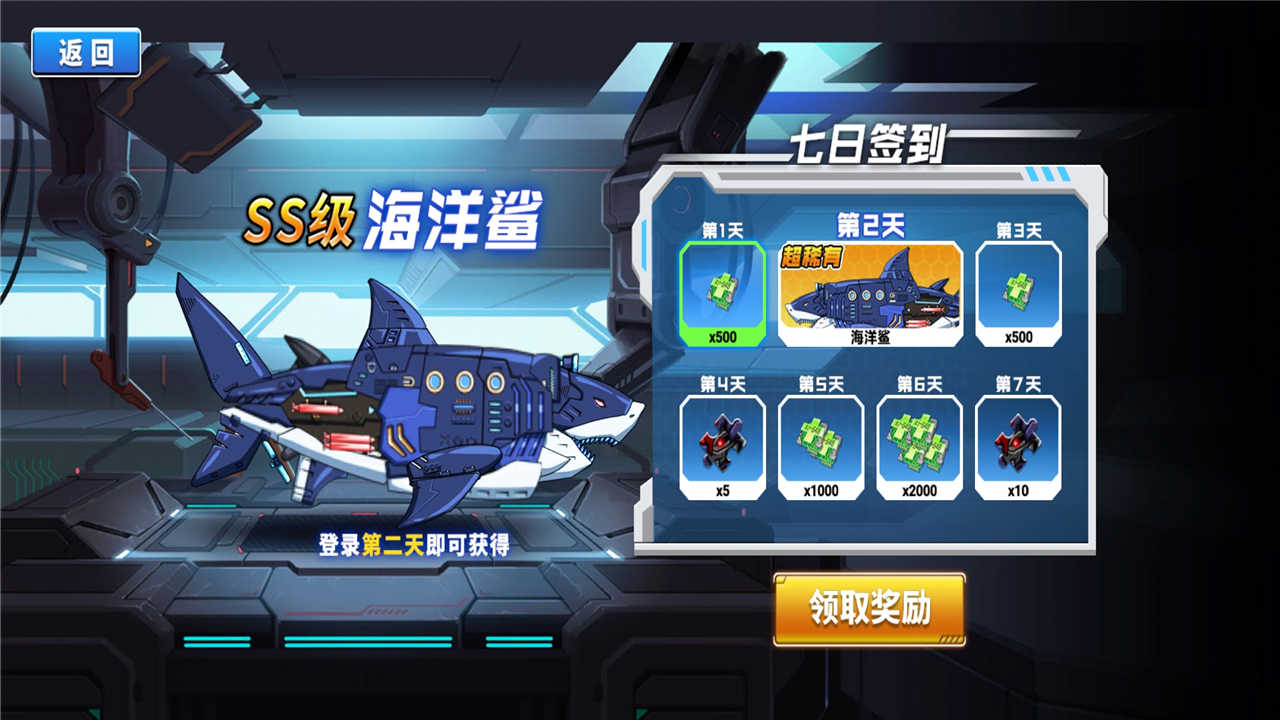Tap the Day 3 puzzle piece x500 reward
The width and height of the screenshot is (1280, 720).
[1018, 290]
